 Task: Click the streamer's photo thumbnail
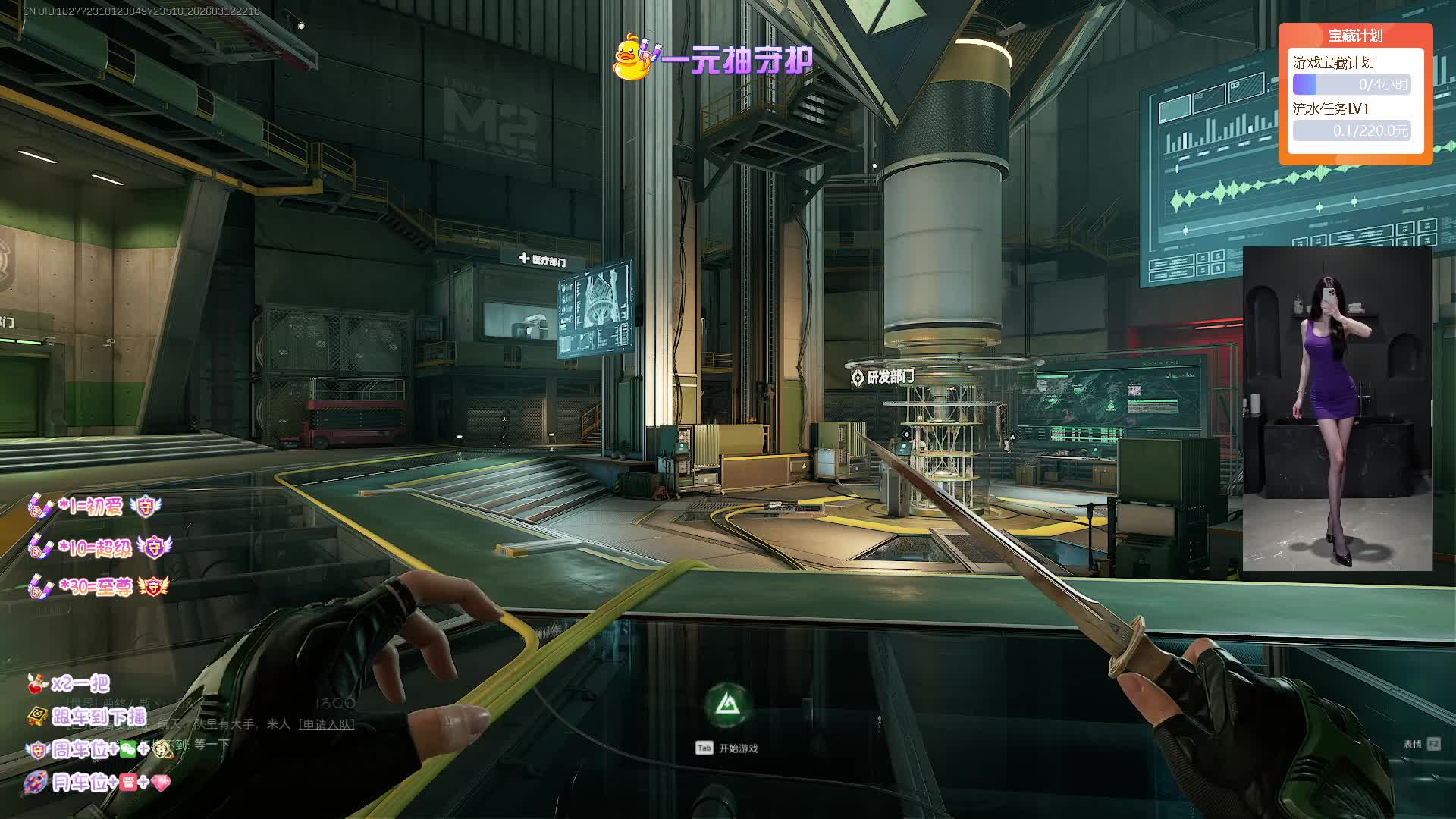coord(1337,409)
